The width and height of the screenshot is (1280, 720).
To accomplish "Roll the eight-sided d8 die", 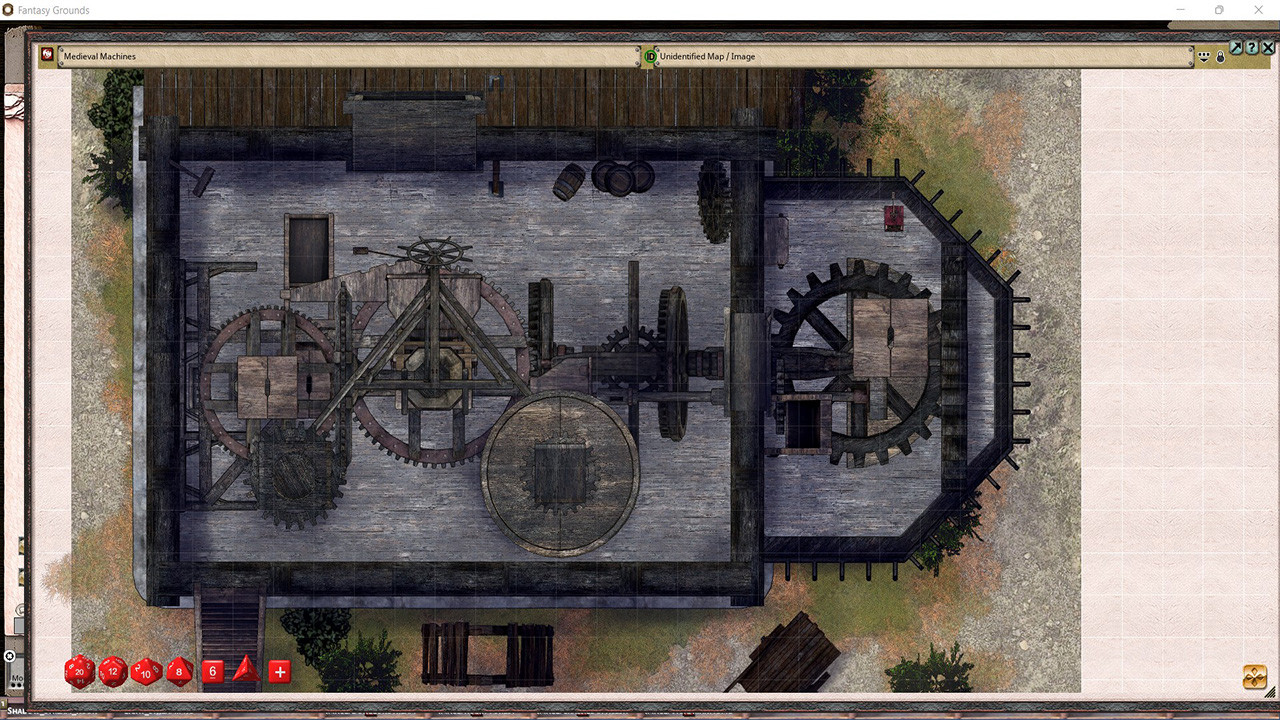I will (x=179, y=672).
